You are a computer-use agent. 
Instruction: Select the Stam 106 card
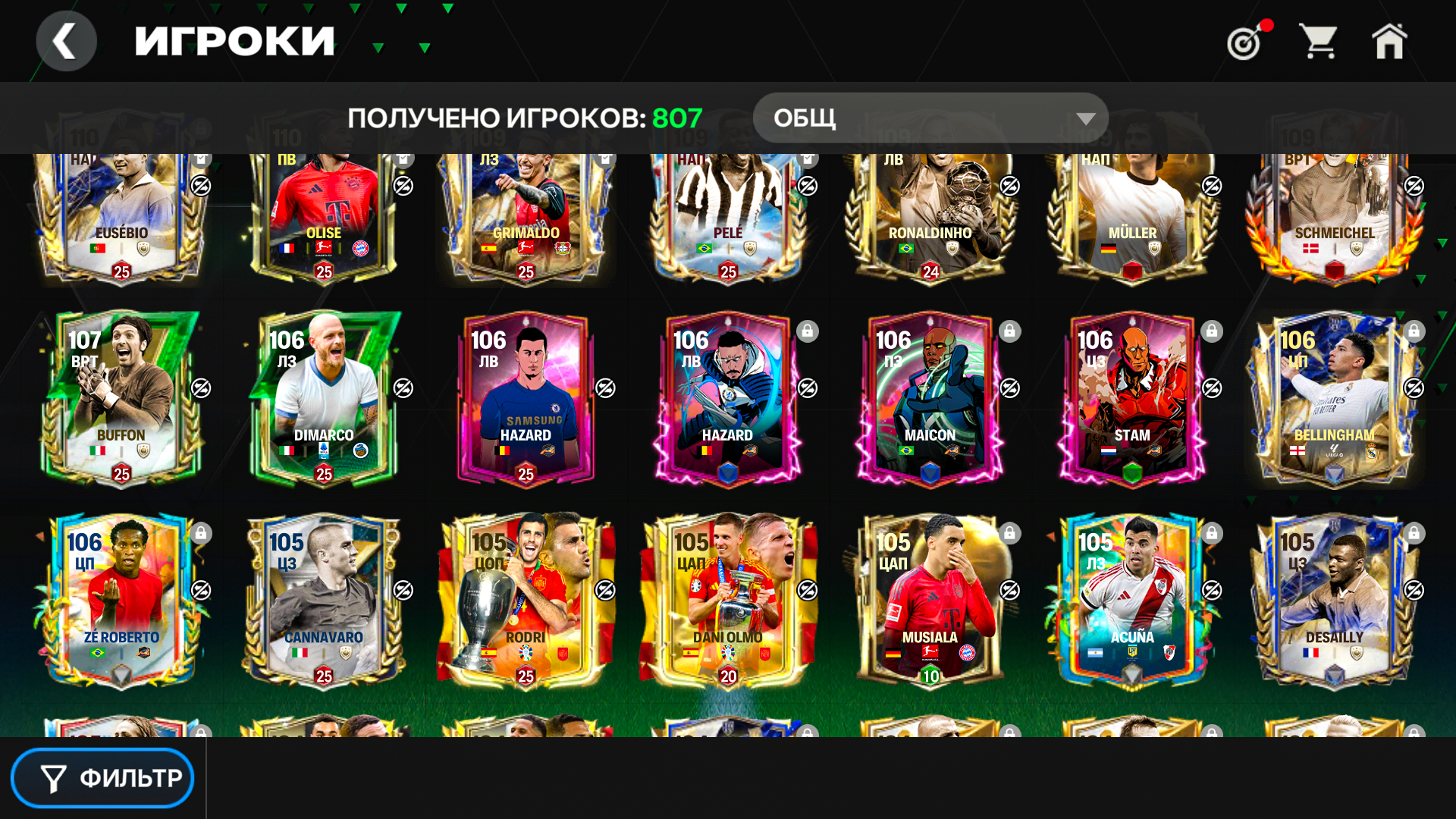point(1132,398)
